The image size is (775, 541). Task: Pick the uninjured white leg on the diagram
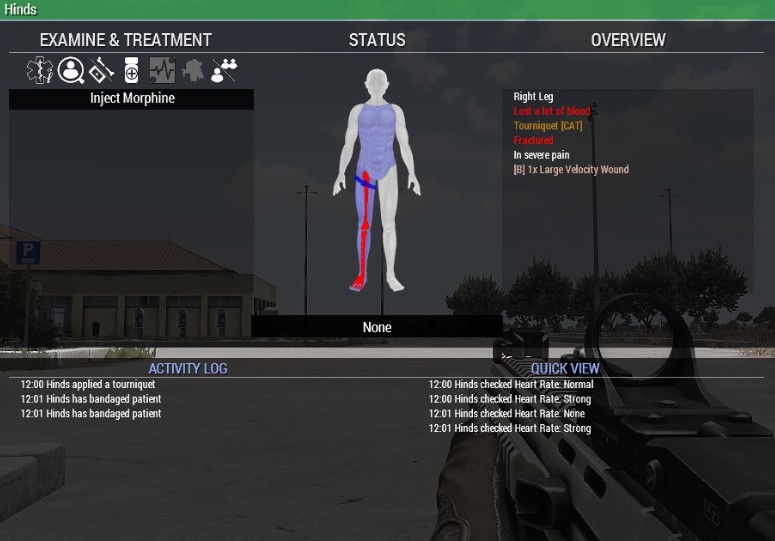[x=390, y=230]
